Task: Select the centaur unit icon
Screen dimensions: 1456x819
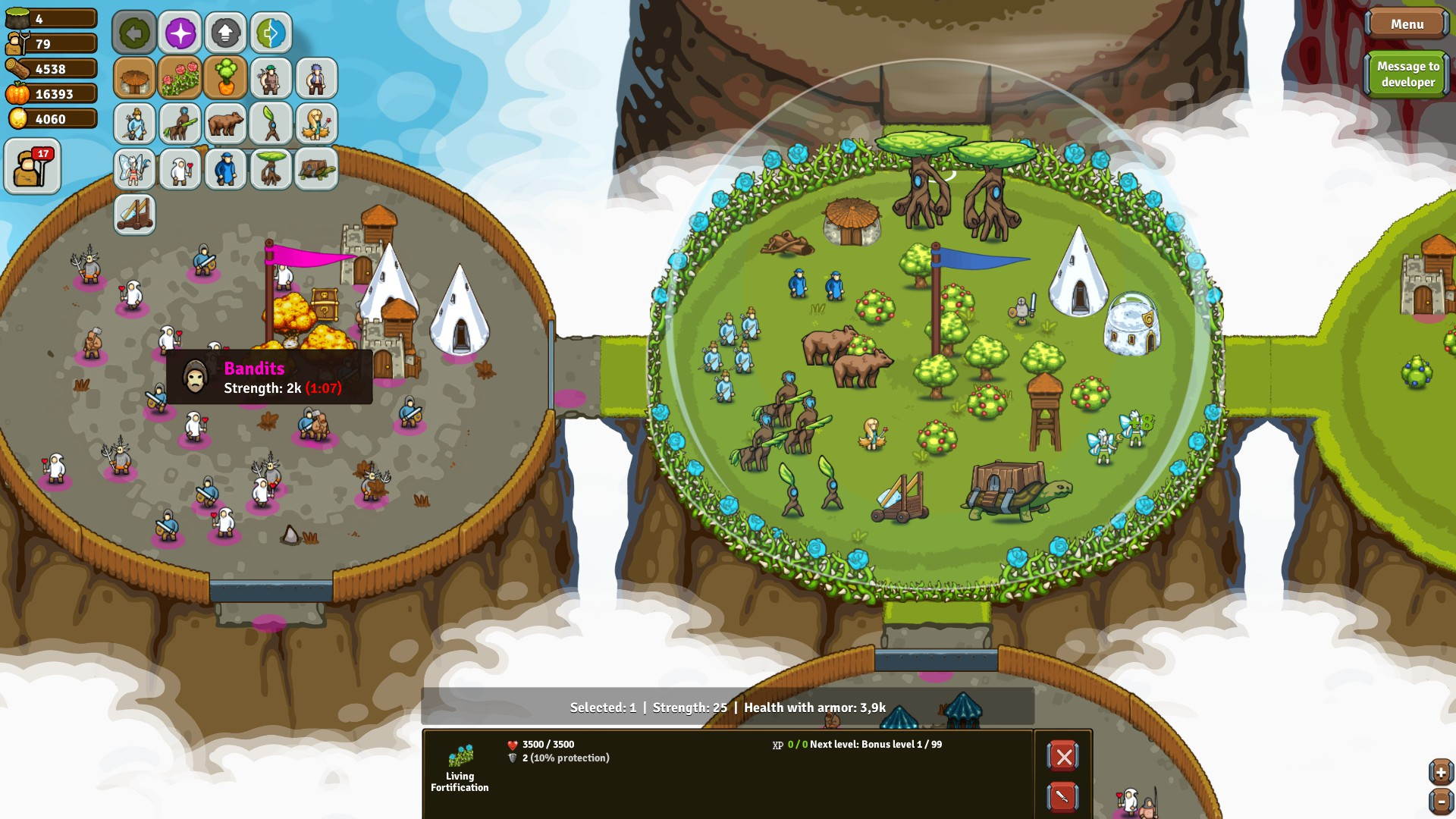Action: click(180, 124)
